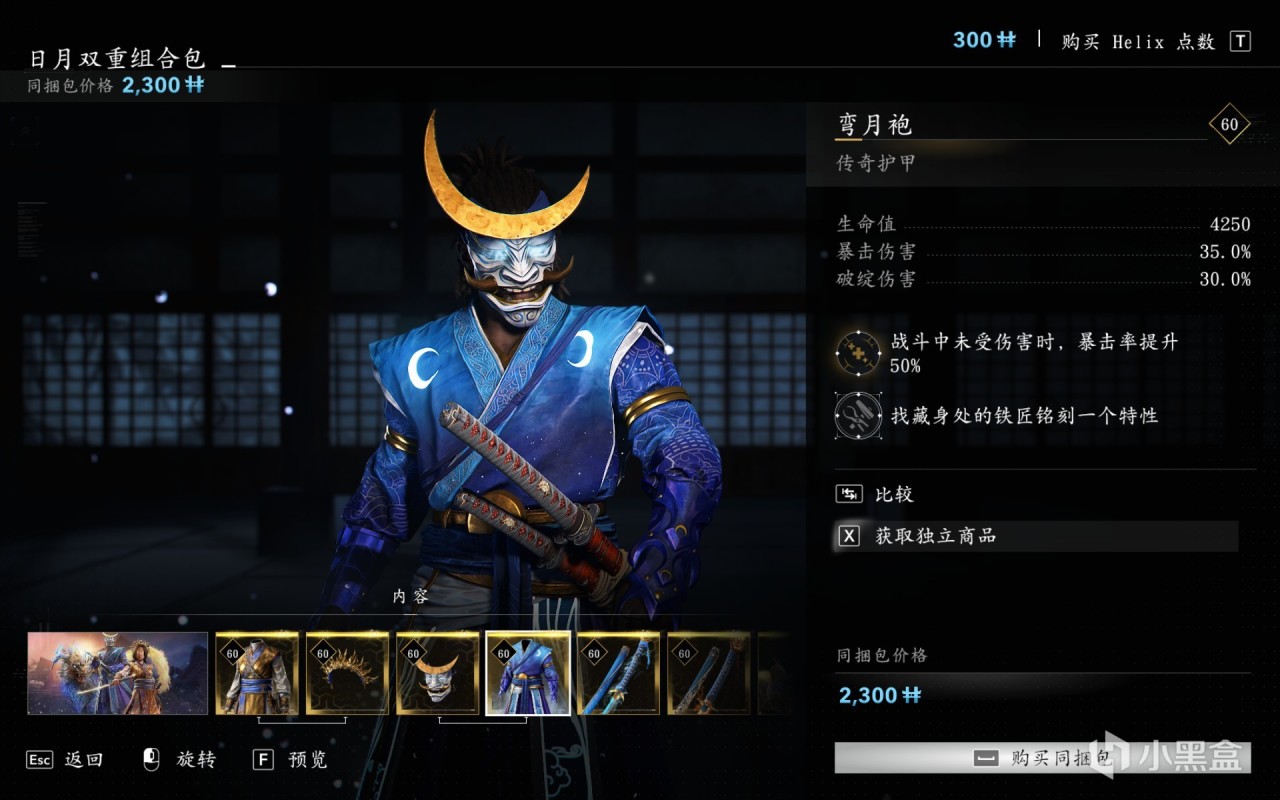The width and height of the screenshot is (1280, 800).
Task: Select the dark sheathed blade thumbnail
Action: [x=708, y=673]
